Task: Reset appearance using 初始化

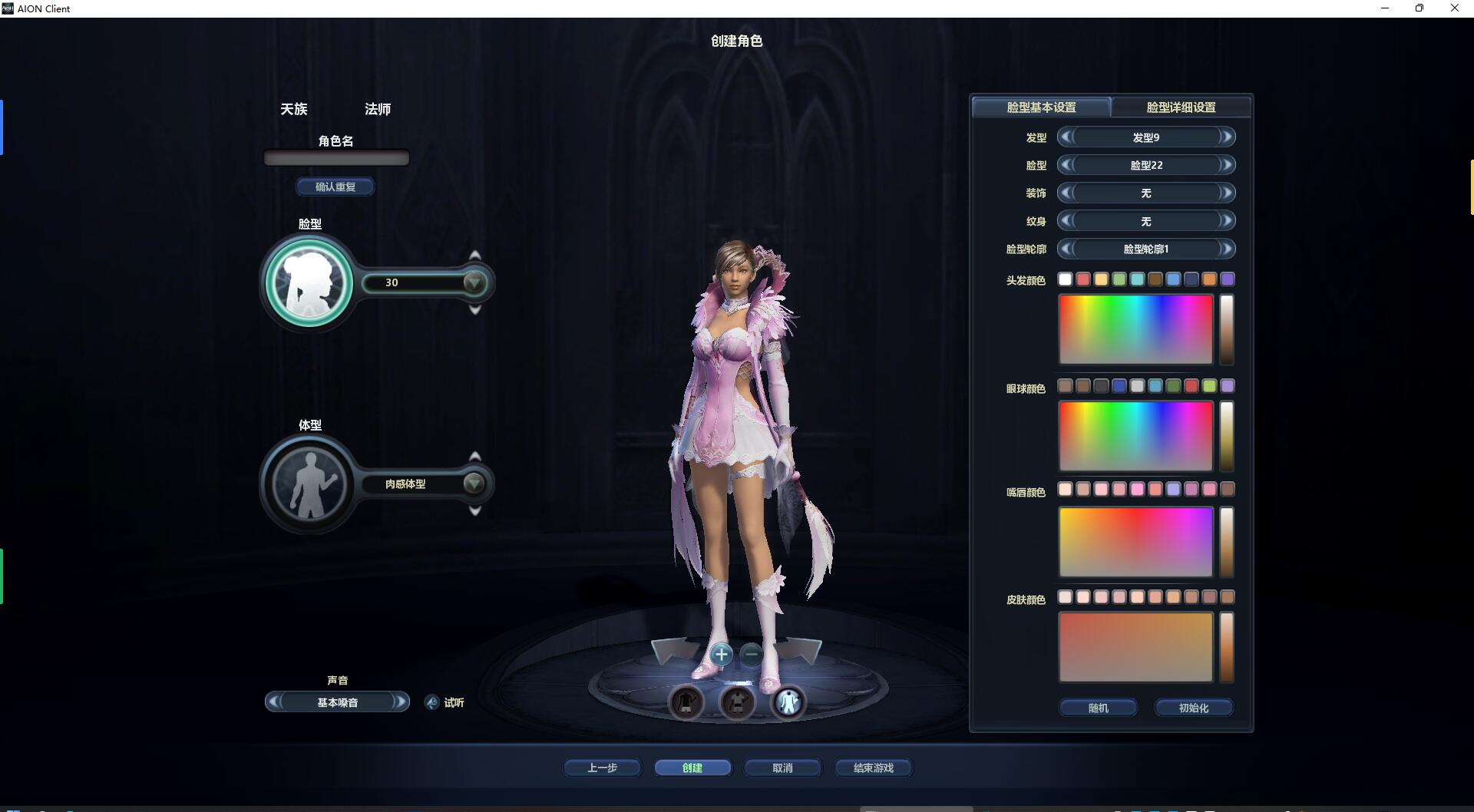Action: (x=1193, y=708)
